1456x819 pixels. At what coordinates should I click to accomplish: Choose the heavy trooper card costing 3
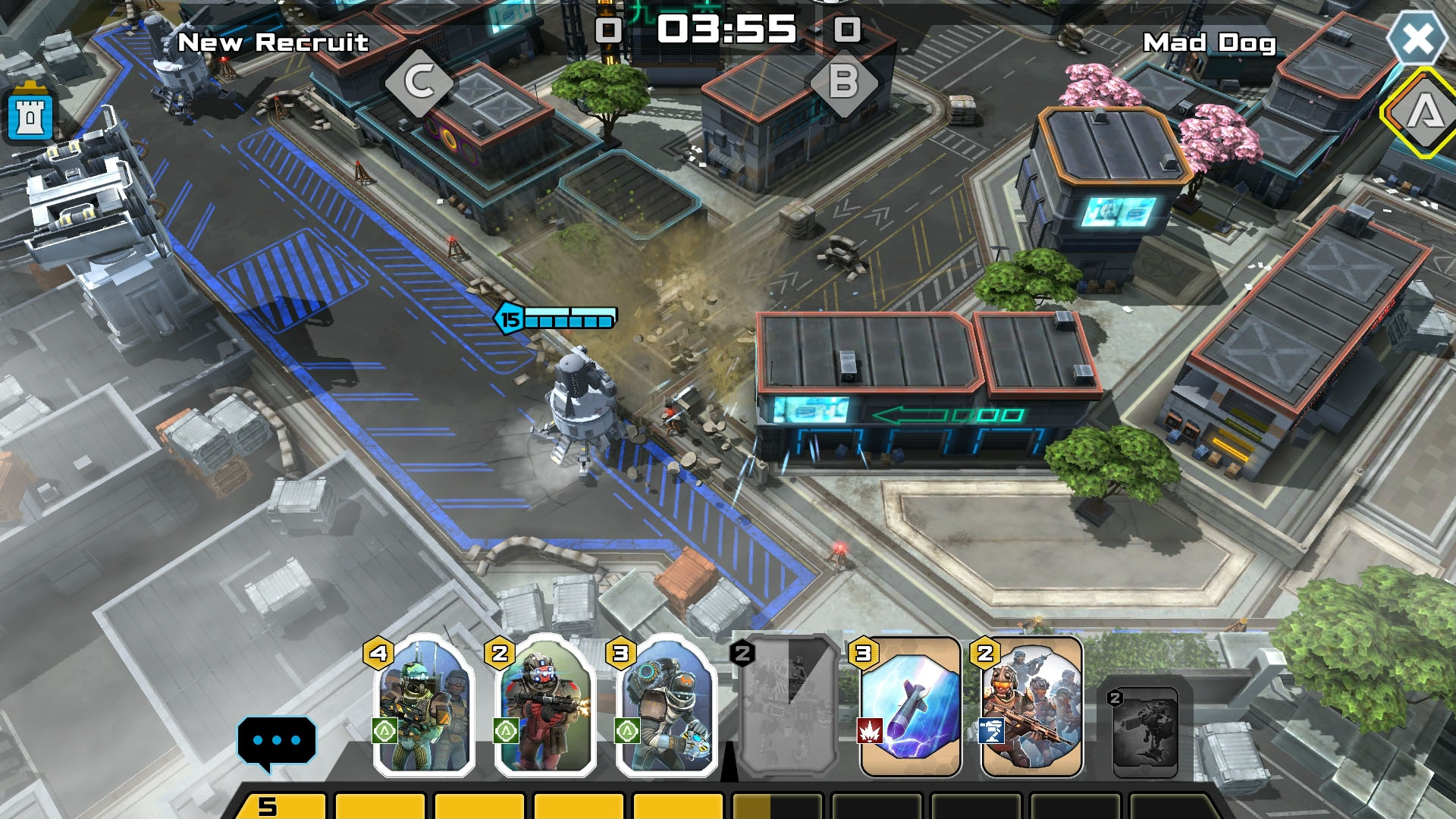tap(666, 707)
